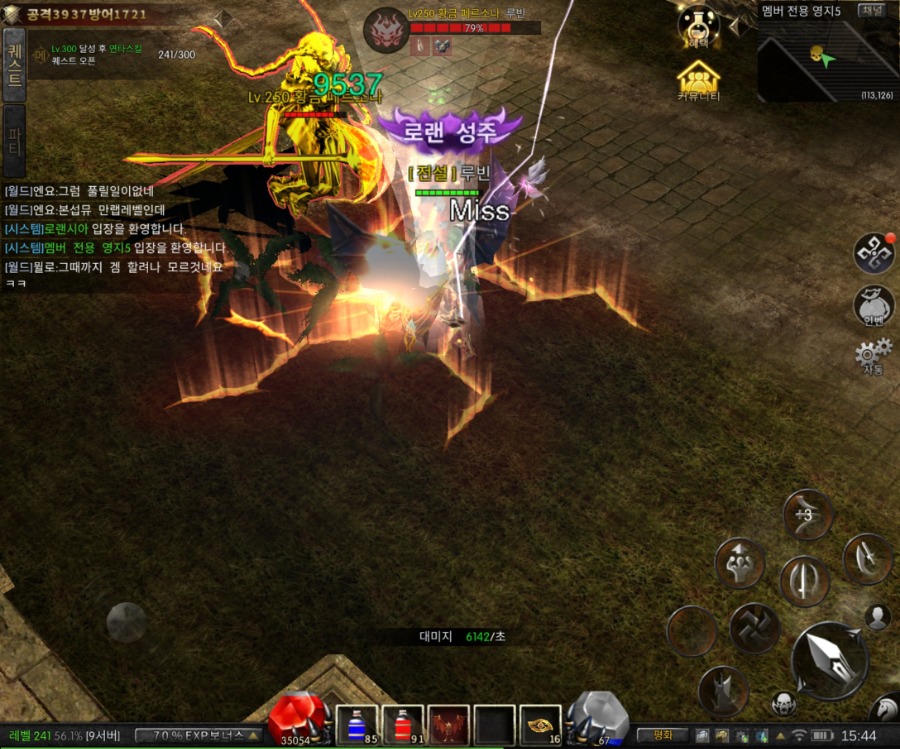Screen dimensions: 900x749
Task: Activate the muscle power-up buff skill
Action: [x=739, y=563]
